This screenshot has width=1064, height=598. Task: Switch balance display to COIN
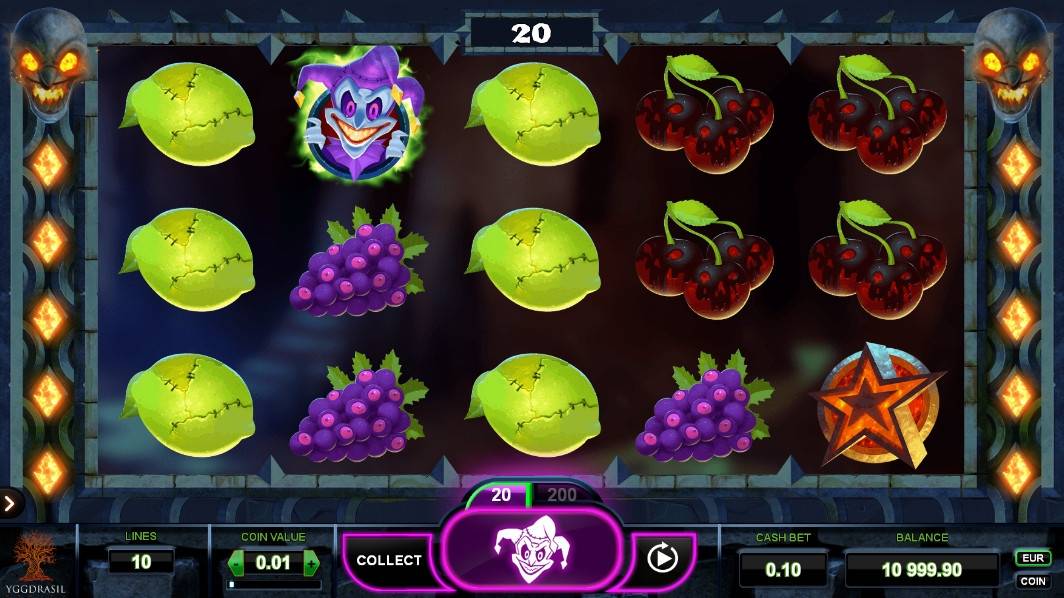[1033, 581]
